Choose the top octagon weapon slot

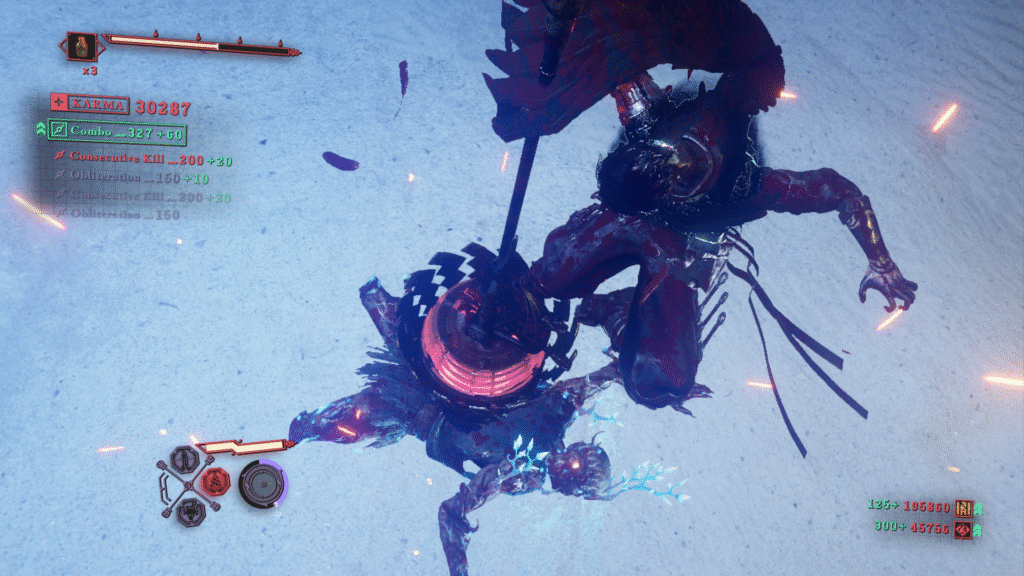pos(185,460)
